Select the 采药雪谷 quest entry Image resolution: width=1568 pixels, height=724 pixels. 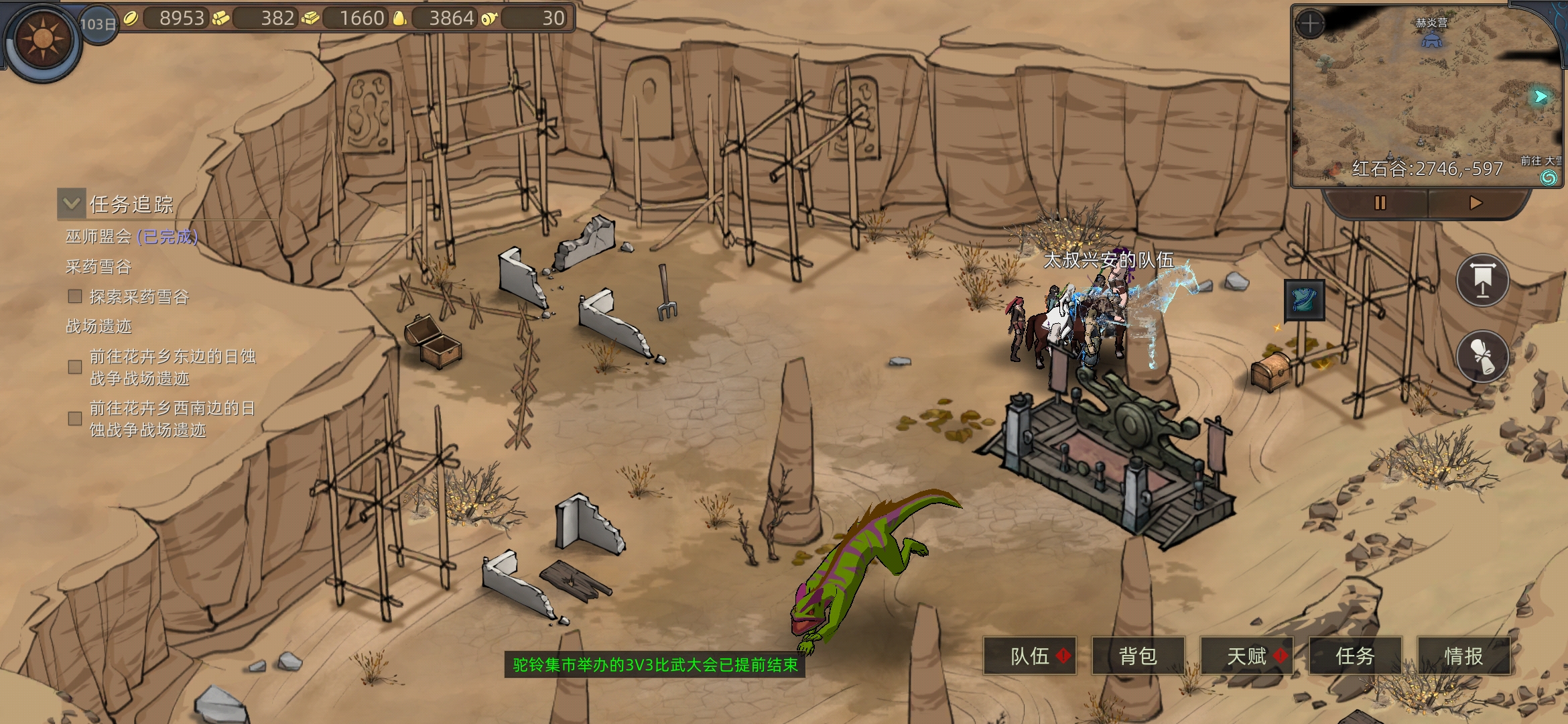[99, 267]
